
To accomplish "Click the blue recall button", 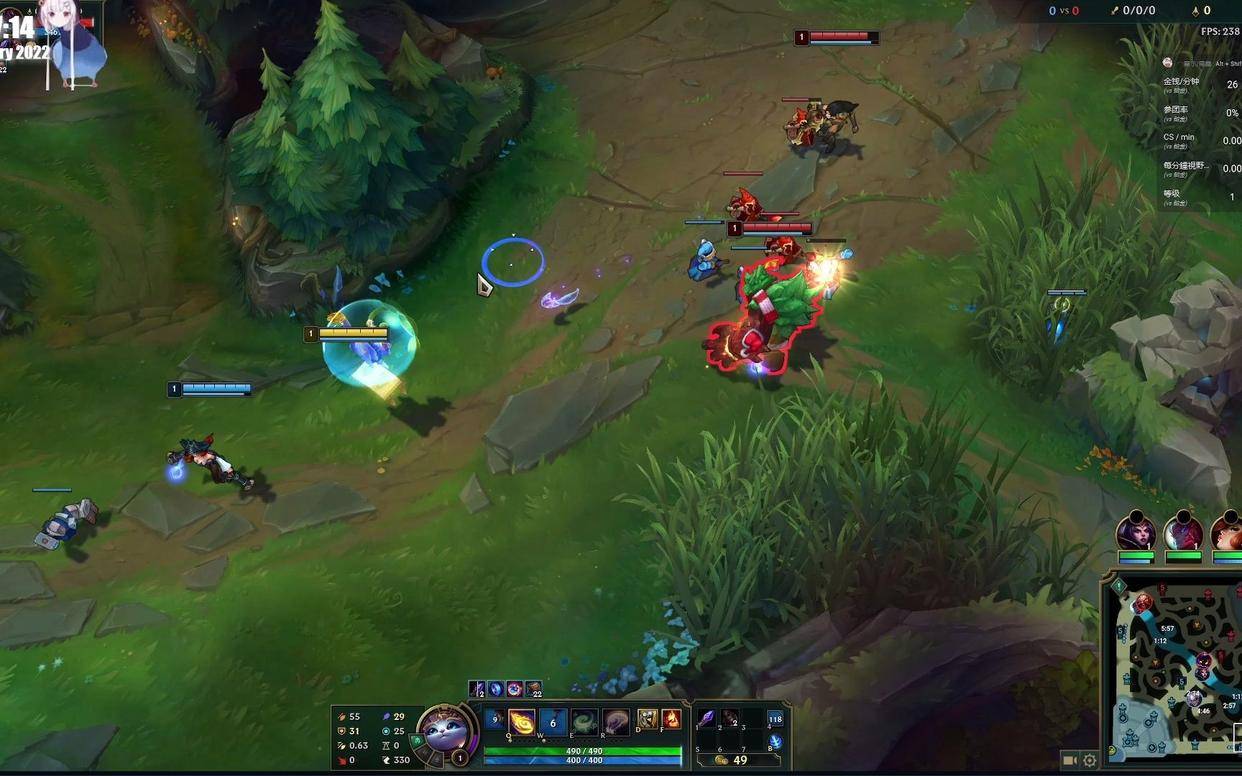I will coord(775,742).
